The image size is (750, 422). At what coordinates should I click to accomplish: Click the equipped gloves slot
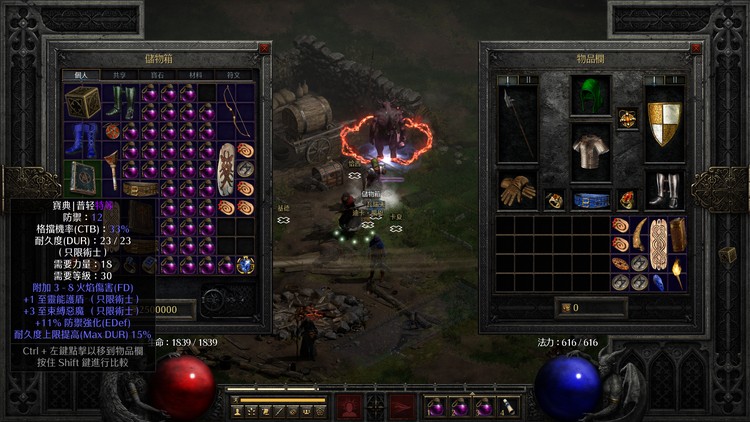(517, 189)
